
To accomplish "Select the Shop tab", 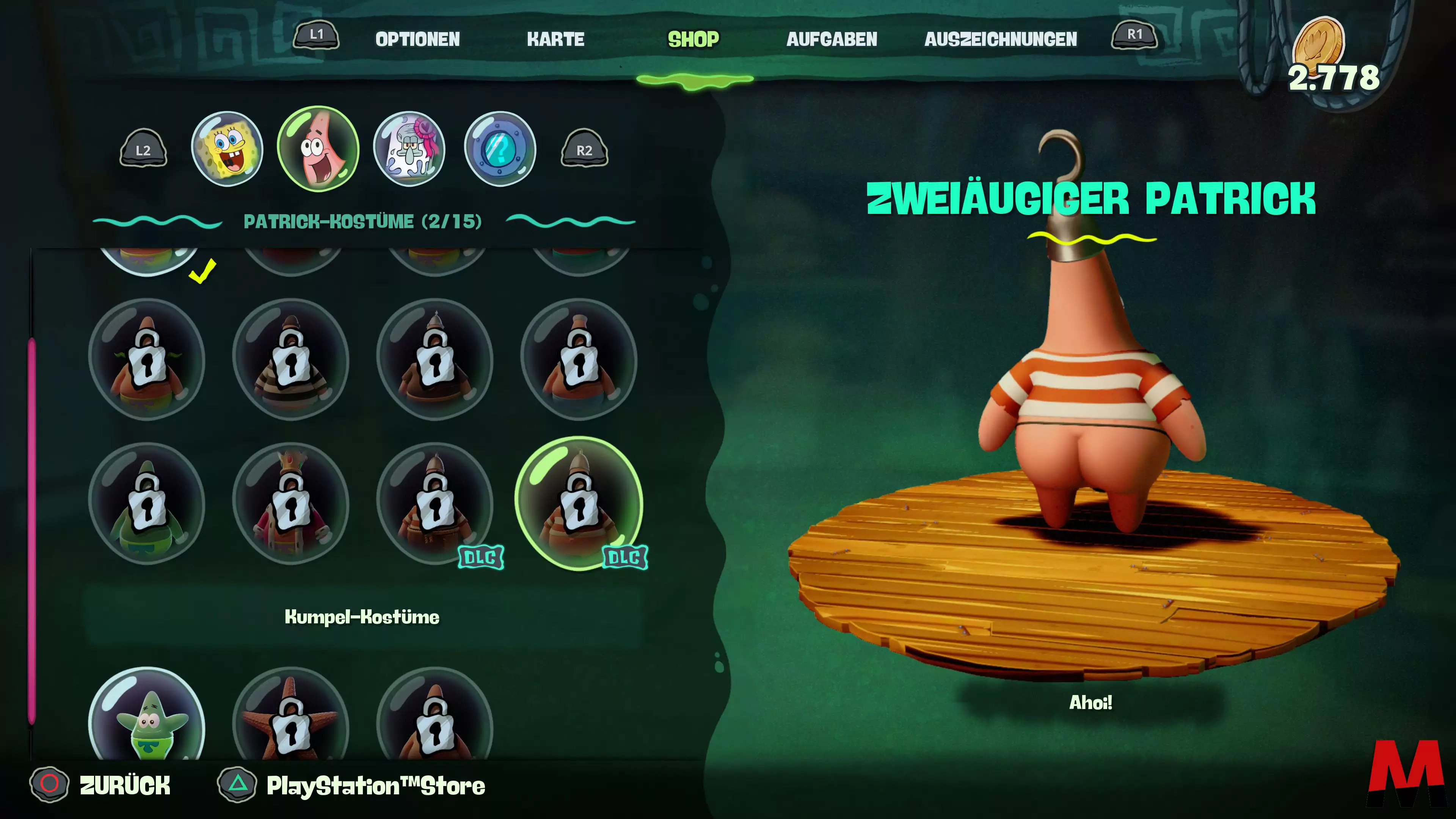I will pos(693,39).
